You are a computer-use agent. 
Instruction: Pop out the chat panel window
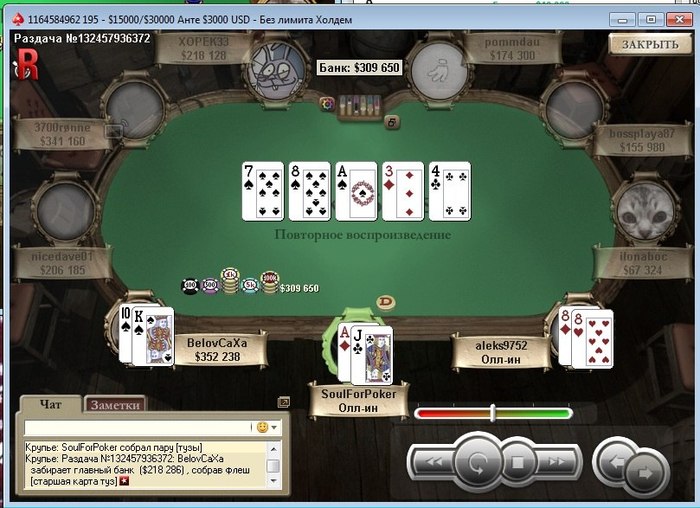click(x=283, y=402)
